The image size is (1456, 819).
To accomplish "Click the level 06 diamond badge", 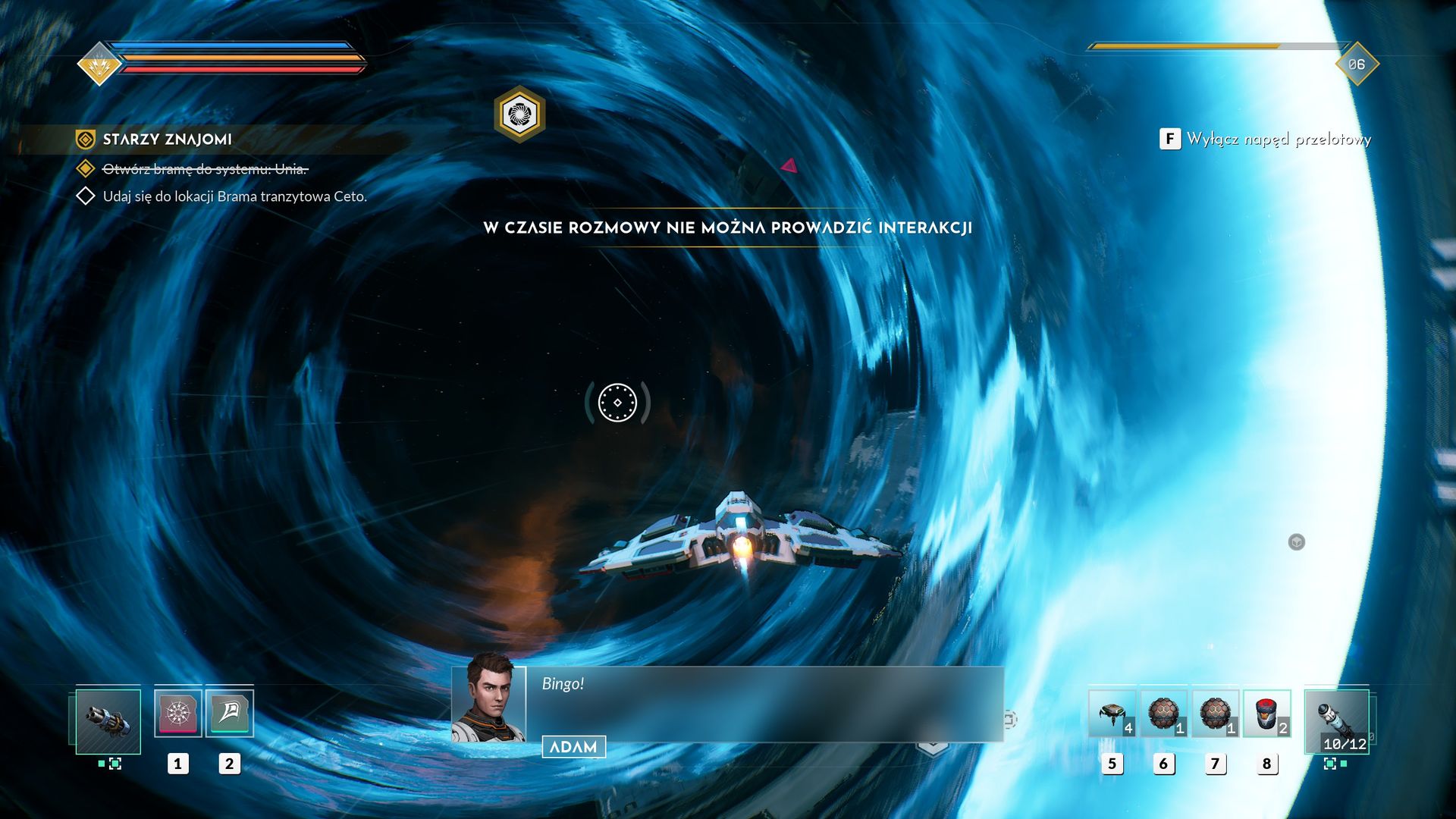I will [1356, 64].
